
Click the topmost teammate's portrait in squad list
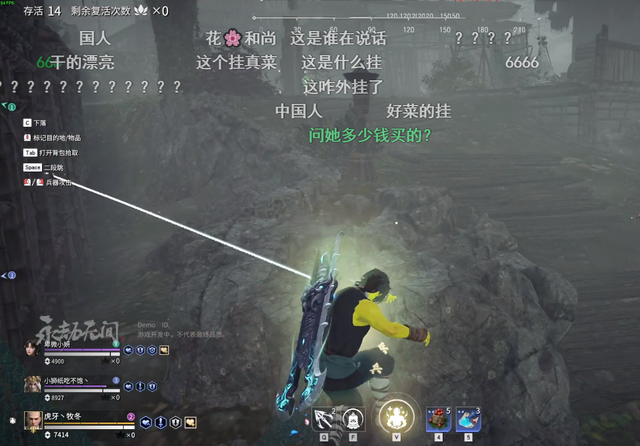click(x=31, y=350)
